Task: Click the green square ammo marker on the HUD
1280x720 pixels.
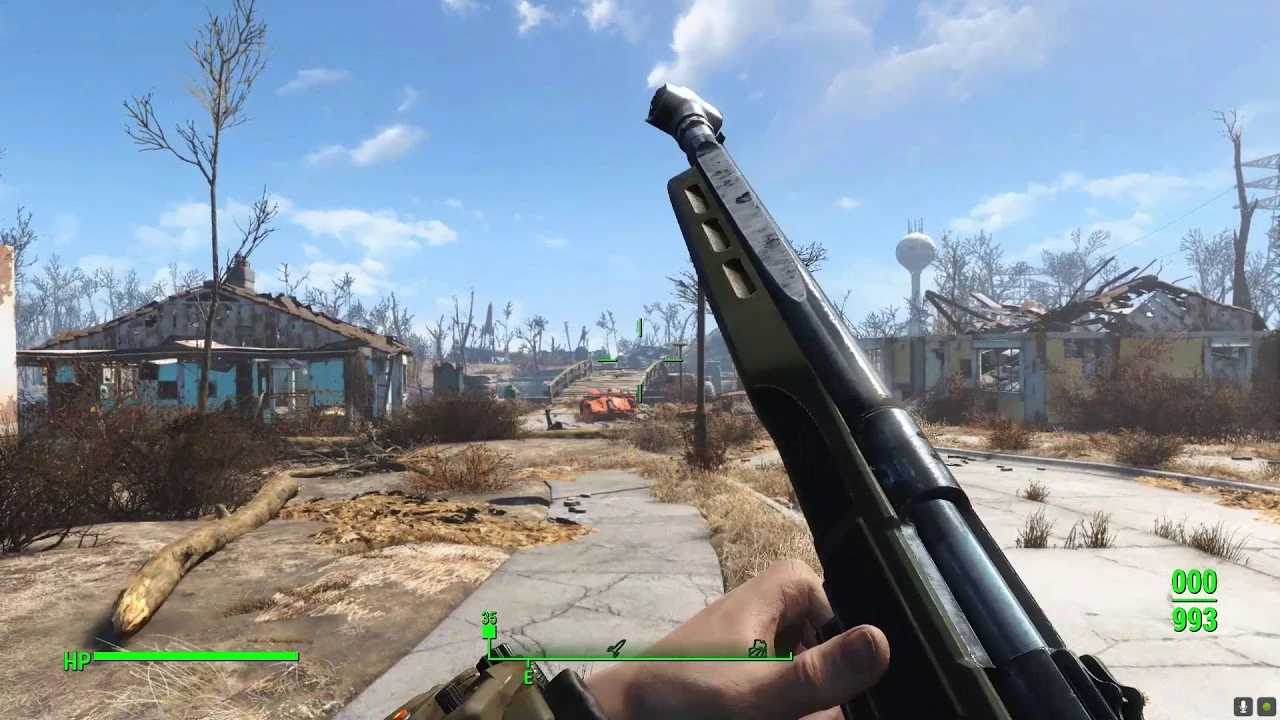Action: click(x=489, y=631)
